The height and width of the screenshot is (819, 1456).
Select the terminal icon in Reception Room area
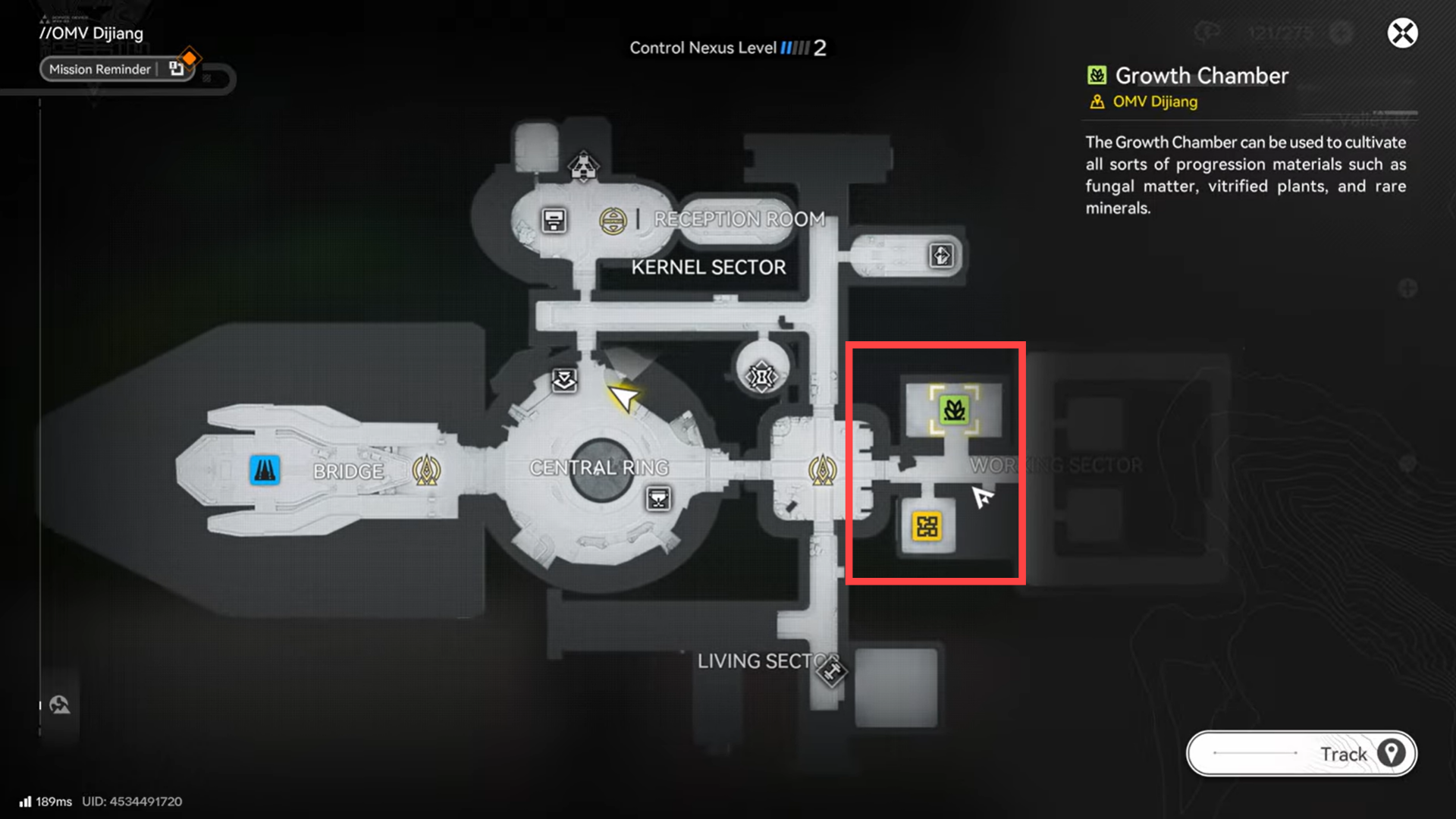tap(553, 221)
